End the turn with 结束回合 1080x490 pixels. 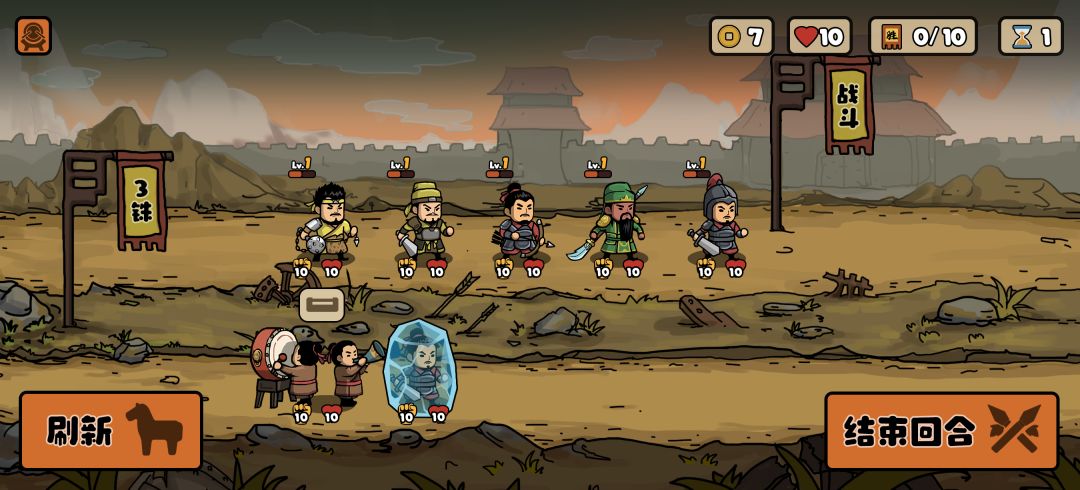click(x=941, y=431)
